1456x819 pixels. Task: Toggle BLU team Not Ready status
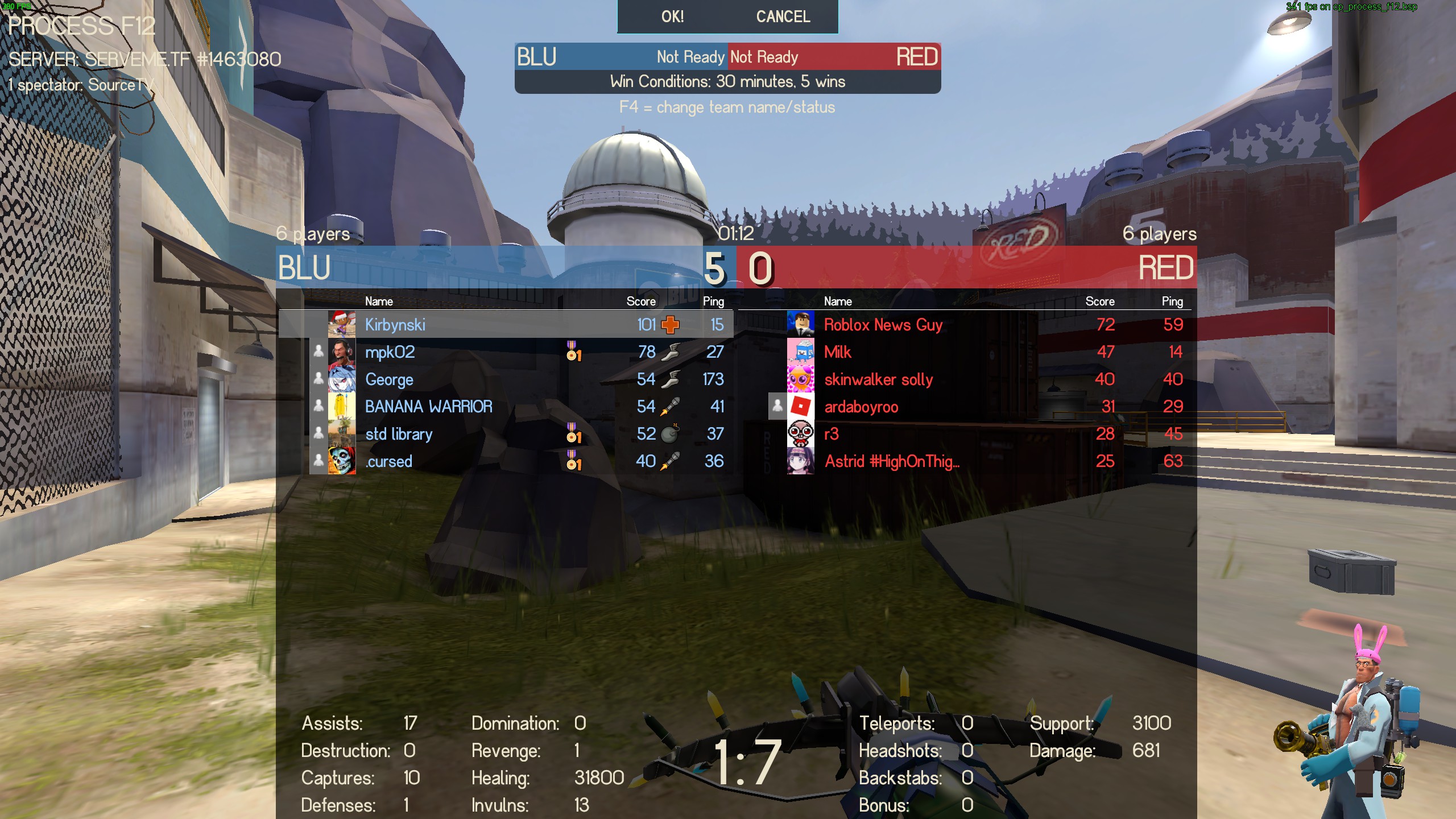click(690, 57)
